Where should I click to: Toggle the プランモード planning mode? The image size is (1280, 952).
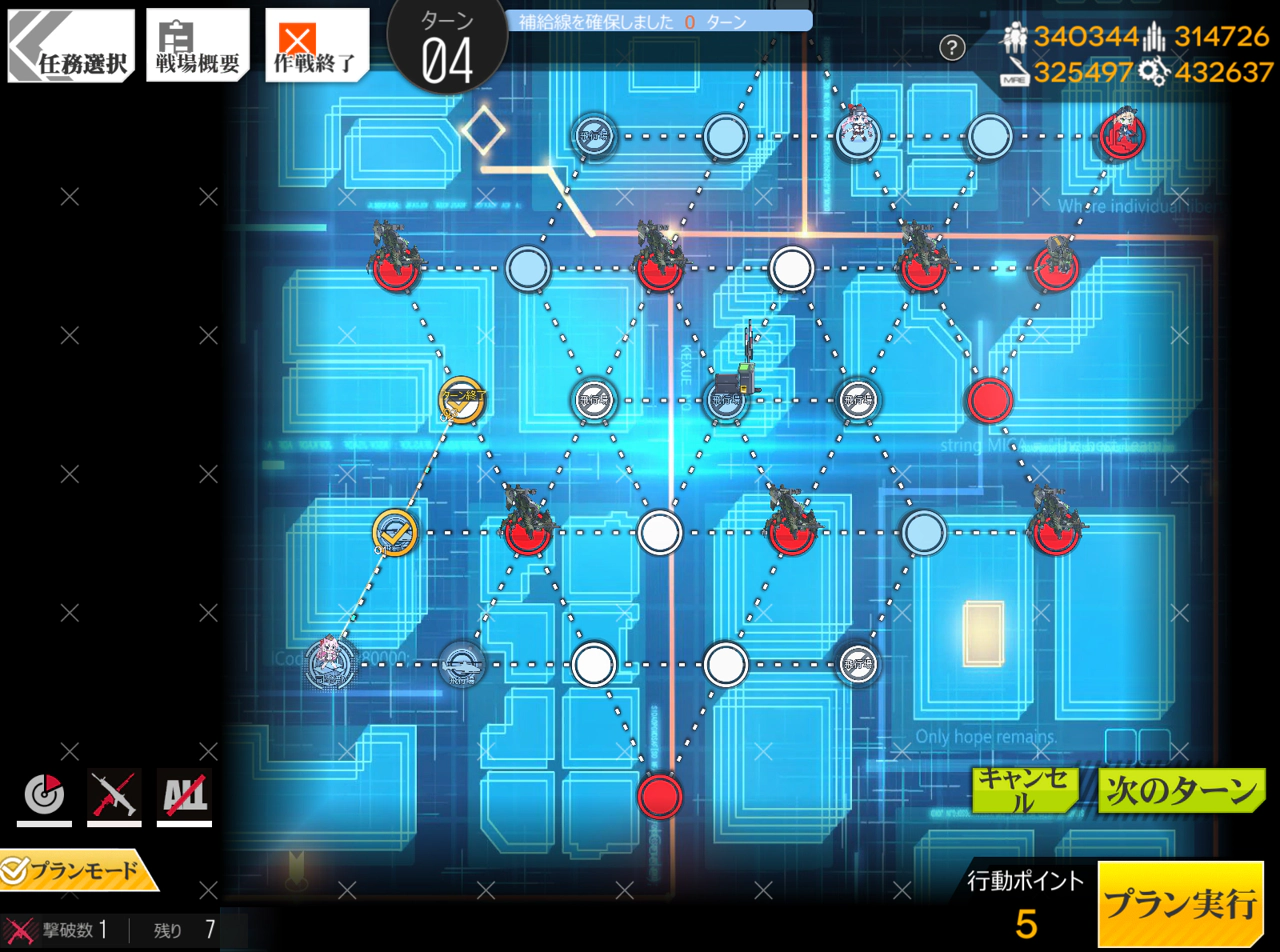point(80,870)
